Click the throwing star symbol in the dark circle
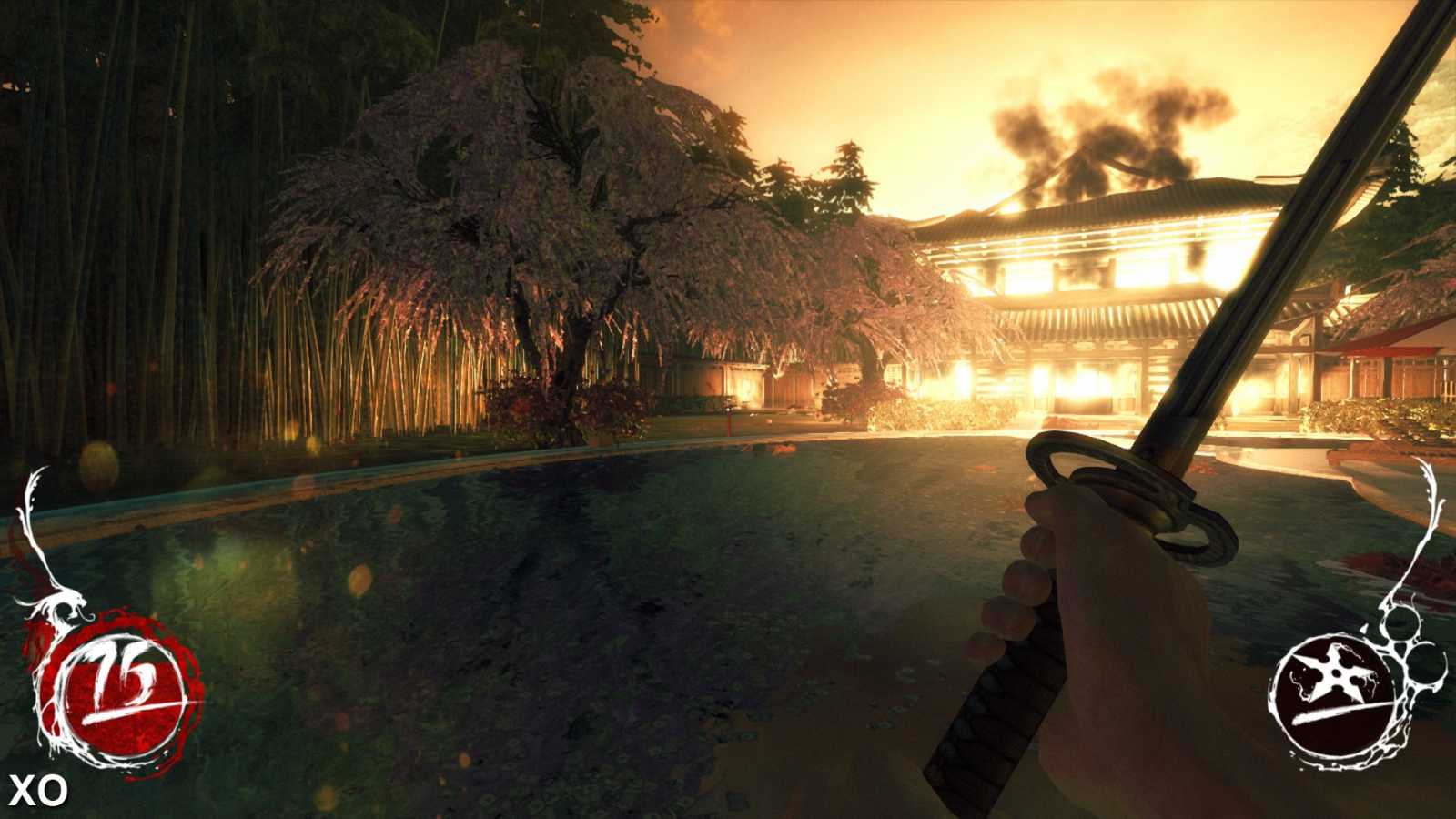The image size is (1456, 819). tap(1337, 673)
